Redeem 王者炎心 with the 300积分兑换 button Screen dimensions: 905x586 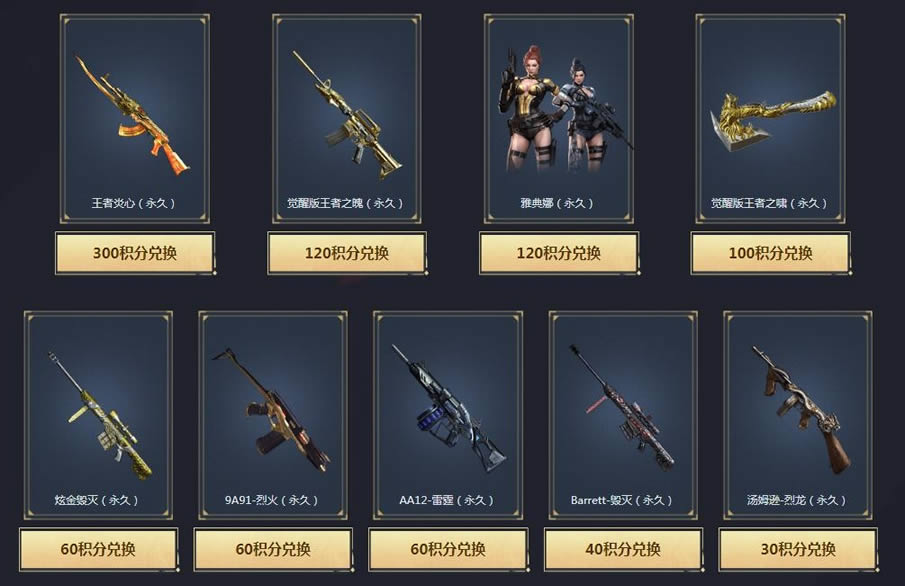[135, 253]
